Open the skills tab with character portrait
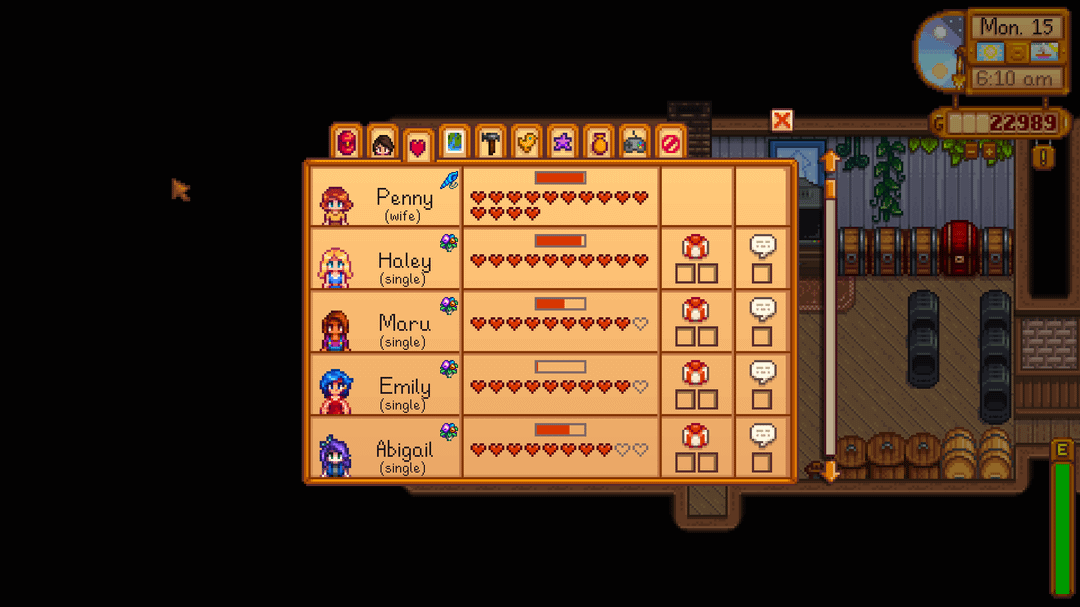The height and width of the screenshot is (607, 1080). (x=382, y=144)
